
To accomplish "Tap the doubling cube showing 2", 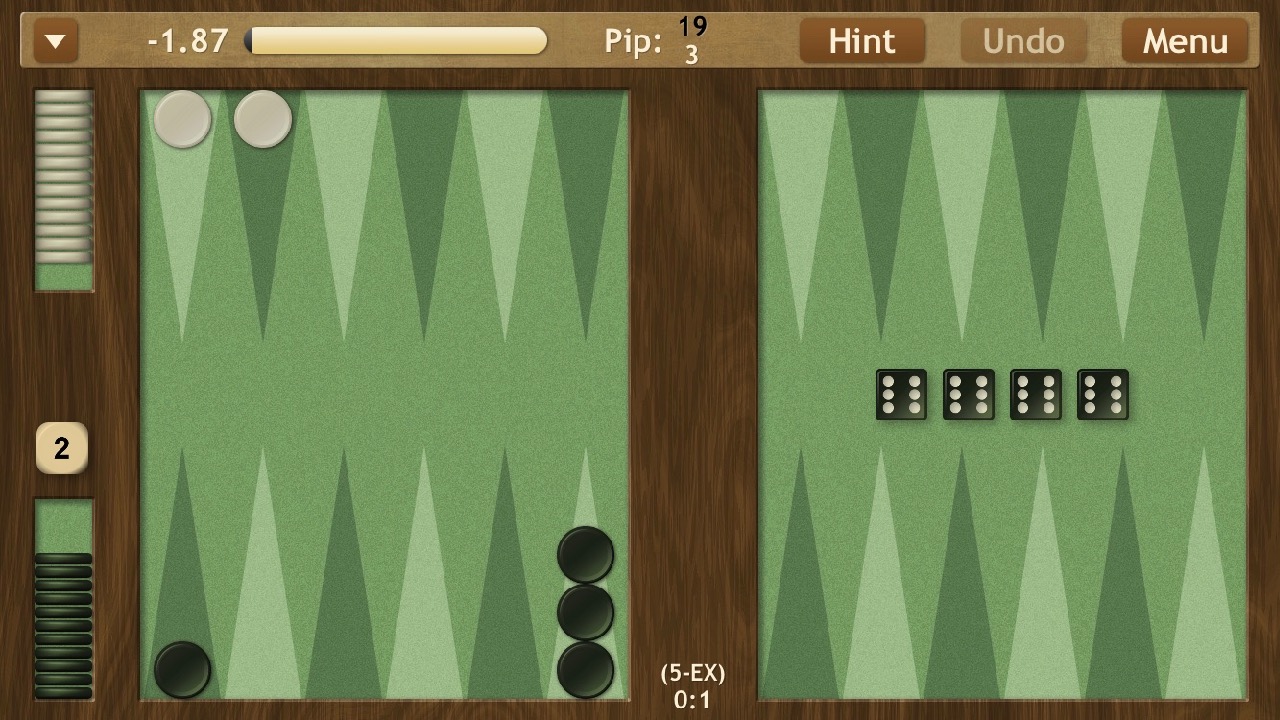I will [62, 448].
